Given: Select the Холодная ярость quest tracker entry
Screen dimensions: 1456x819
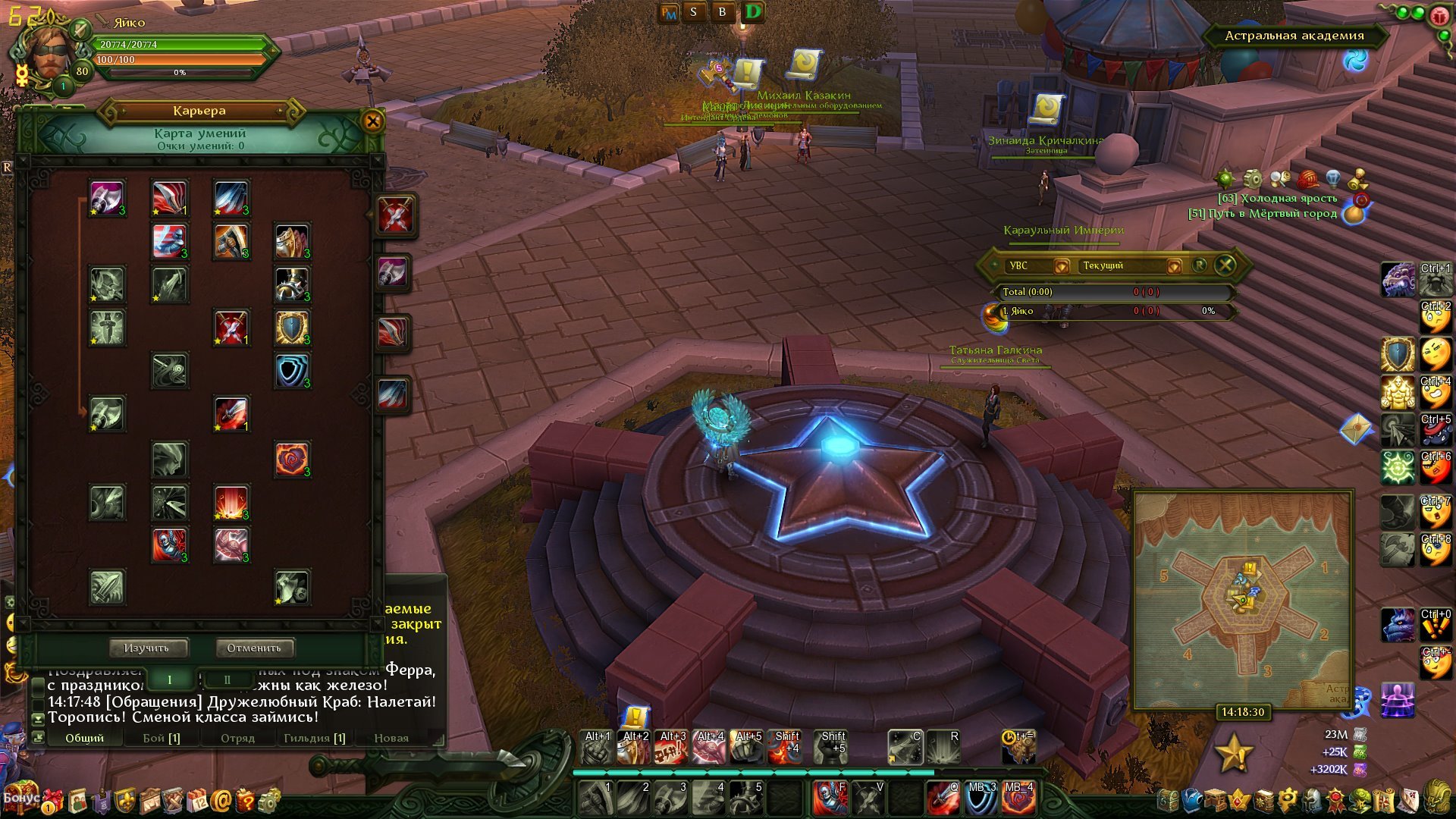Looking at the screenshot, I should [1288, 199].
